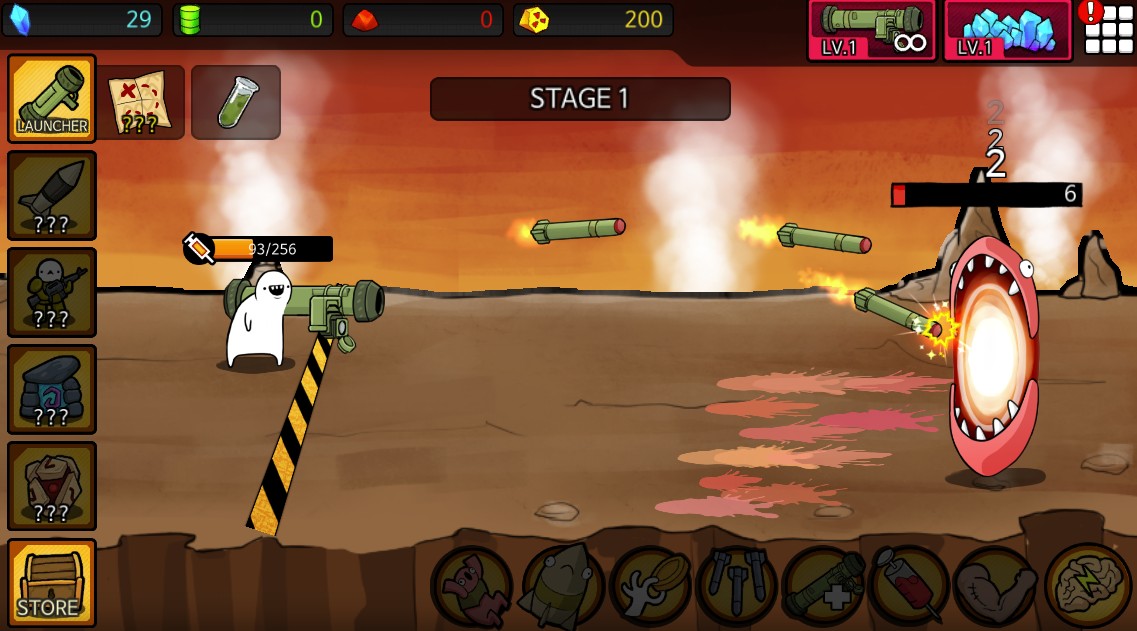Activate the pink ragdoll creature skill
This screenshot has height=631, width=1137.
point(471,586)
